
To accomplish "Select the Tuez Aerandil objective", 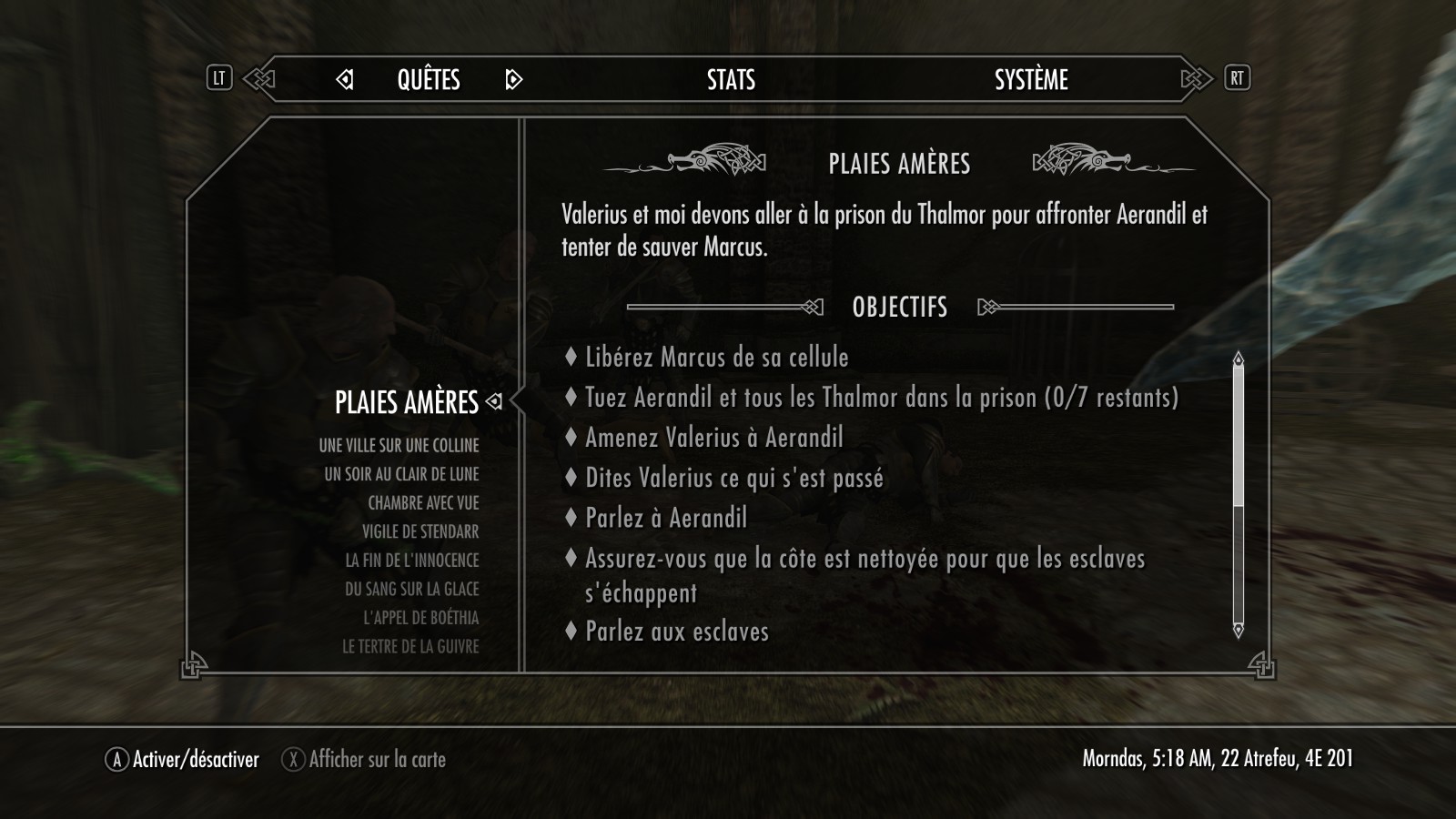I will [x=881, y=398].
